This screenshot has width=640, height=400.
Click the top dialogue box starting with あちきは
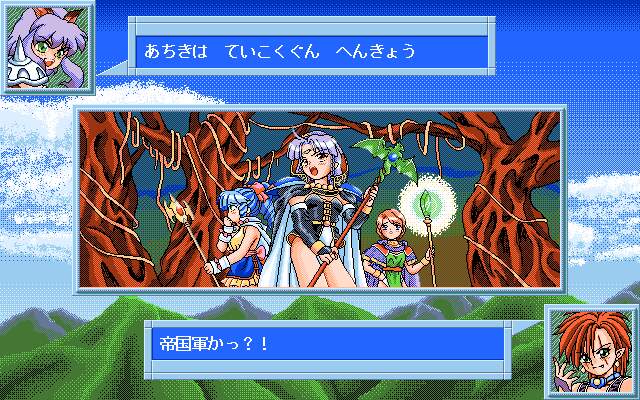(311, 52)
